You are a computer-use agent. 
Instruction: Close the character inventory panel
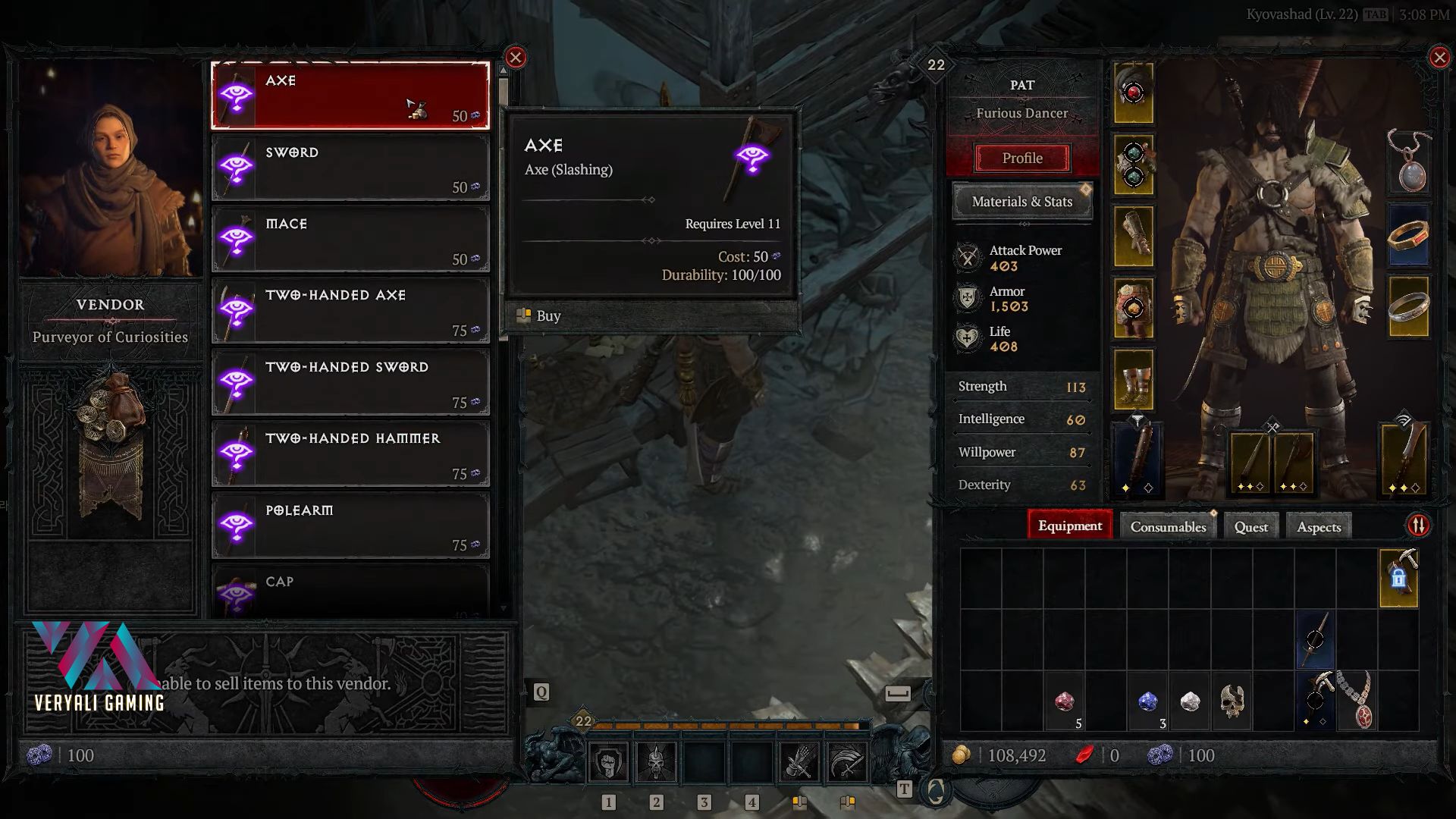click(1439, 58)
